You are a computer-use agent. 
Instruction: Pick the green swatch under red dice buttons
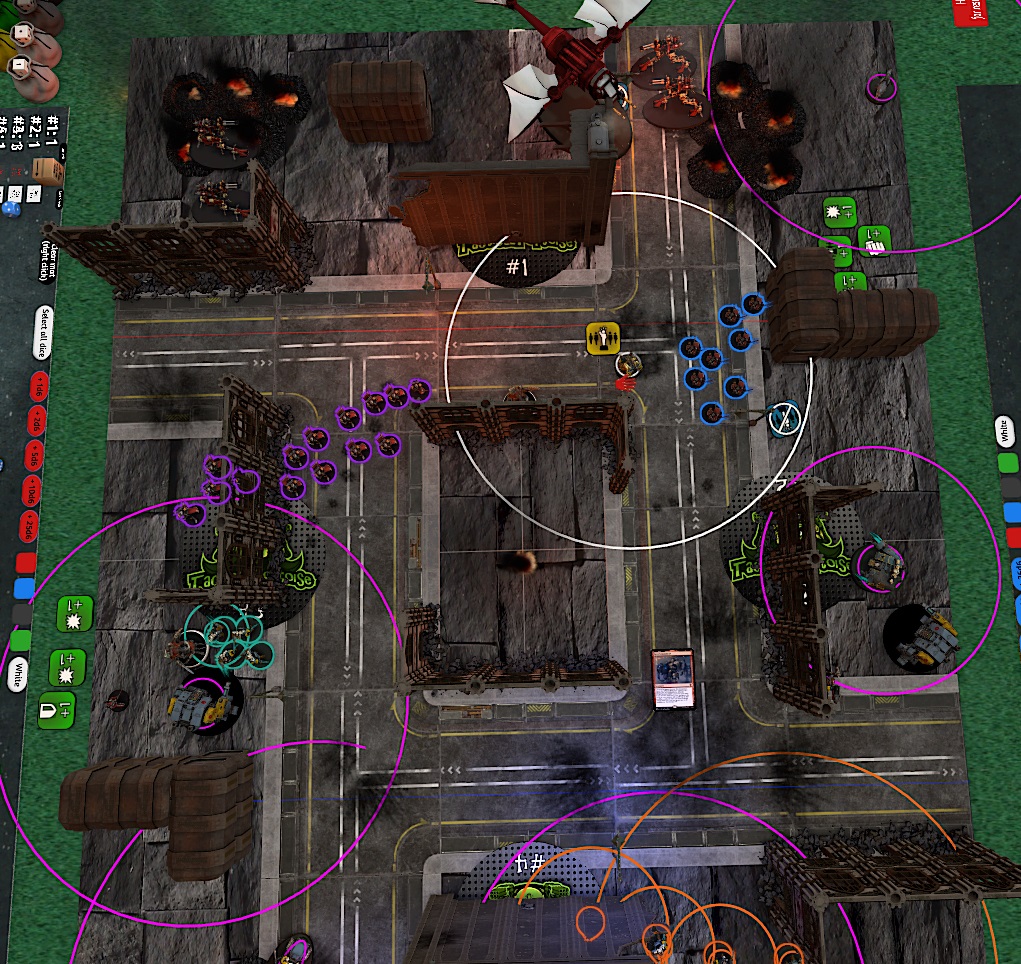[19, 638]
